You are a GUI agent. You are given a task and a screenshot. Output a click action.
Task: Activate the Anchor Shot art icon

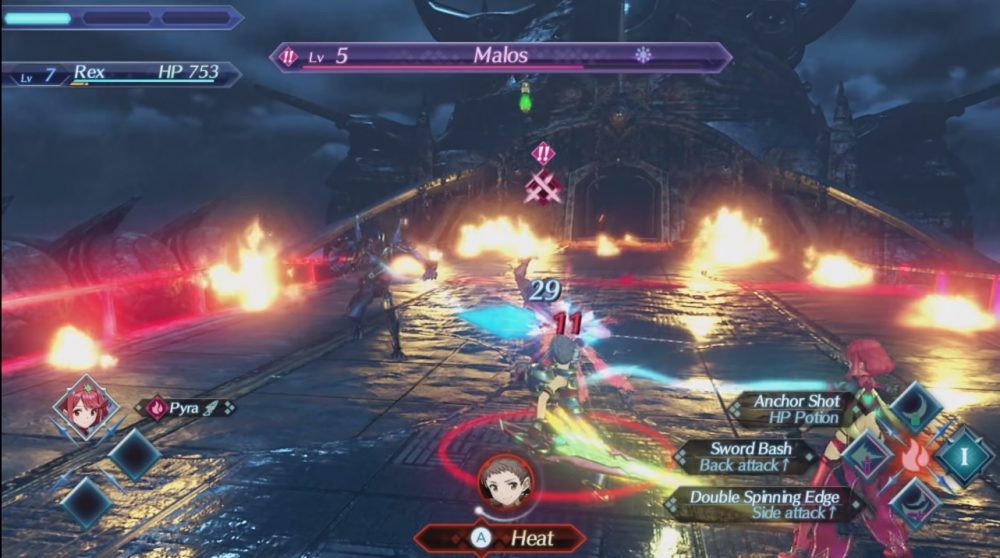coord(915,405)
